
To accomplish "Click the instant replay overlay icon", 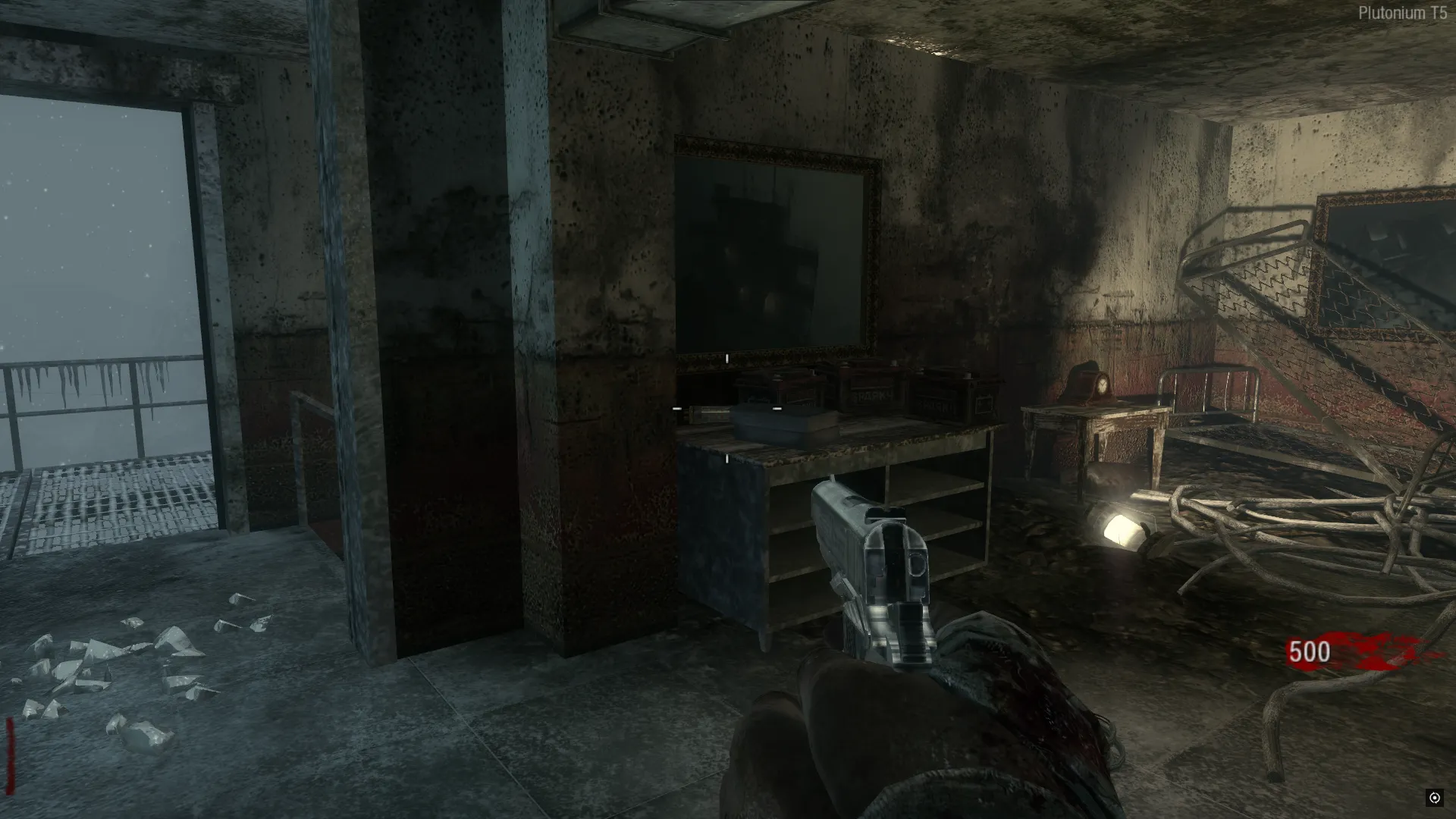I will [1434, 797].
